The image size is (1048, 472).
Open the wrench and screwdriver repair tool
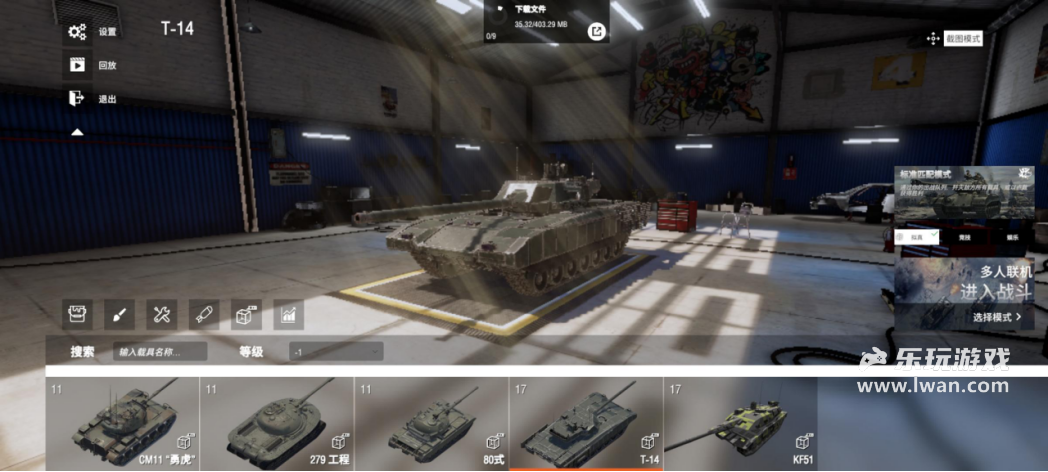pyautogui.click(x=162, y=315)
